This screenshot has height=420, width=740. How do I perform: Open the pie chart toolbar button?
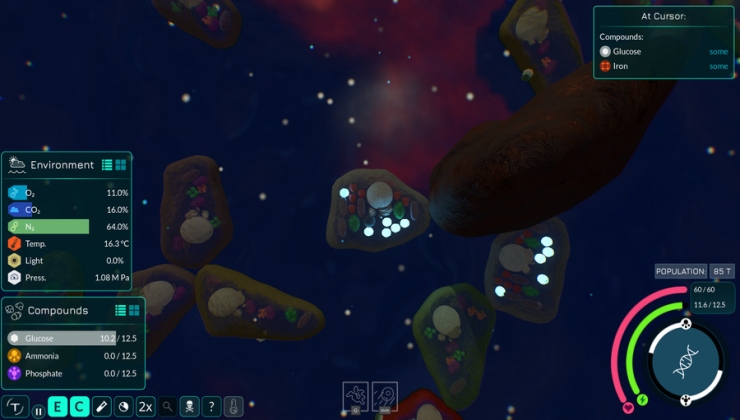[x=123, y=407]
